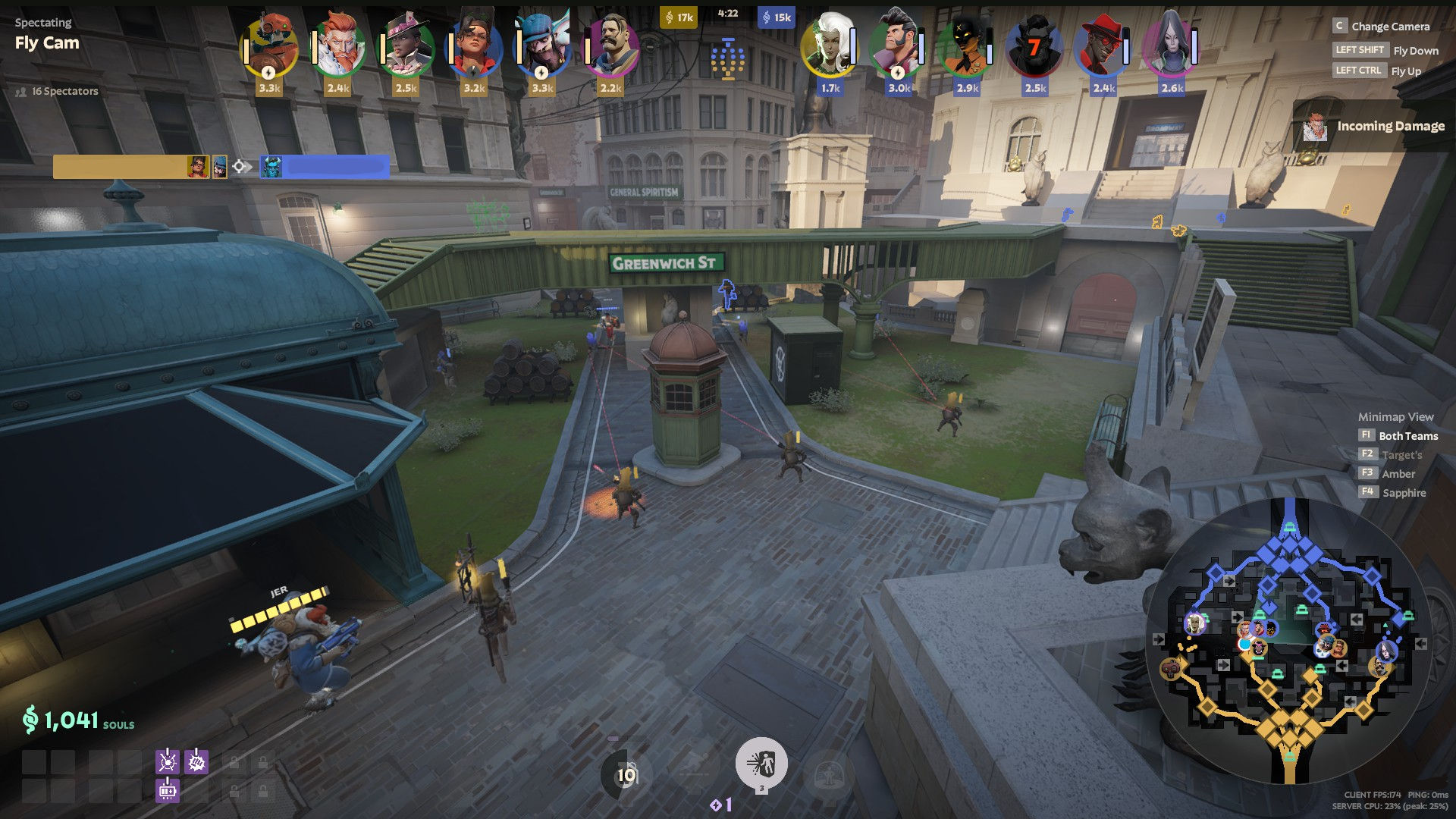Show only Amber team on minimap

(x=1398, y=474)
